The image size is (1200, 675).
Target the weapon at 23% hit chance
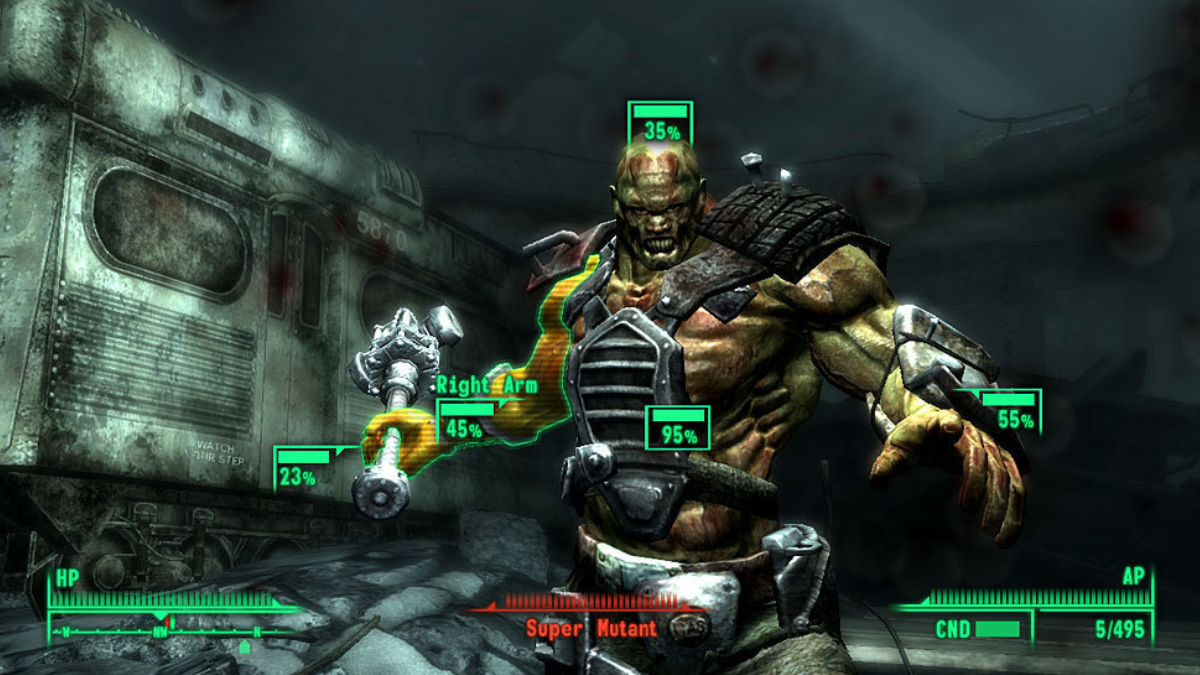[x=302, y=469]
